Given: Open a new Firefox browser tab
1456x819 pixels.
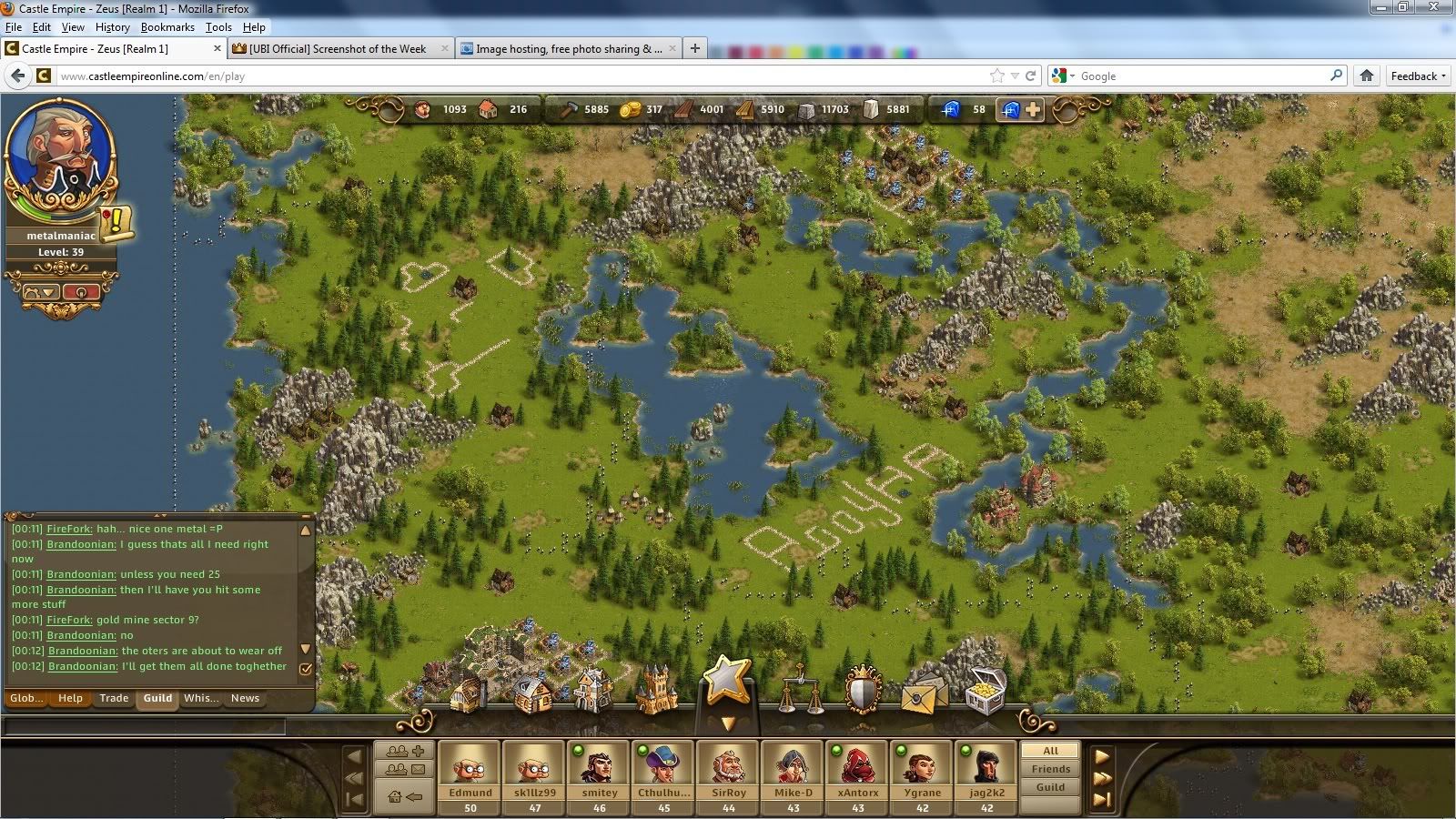Looking at the screenshot, I should click(695, 48).
